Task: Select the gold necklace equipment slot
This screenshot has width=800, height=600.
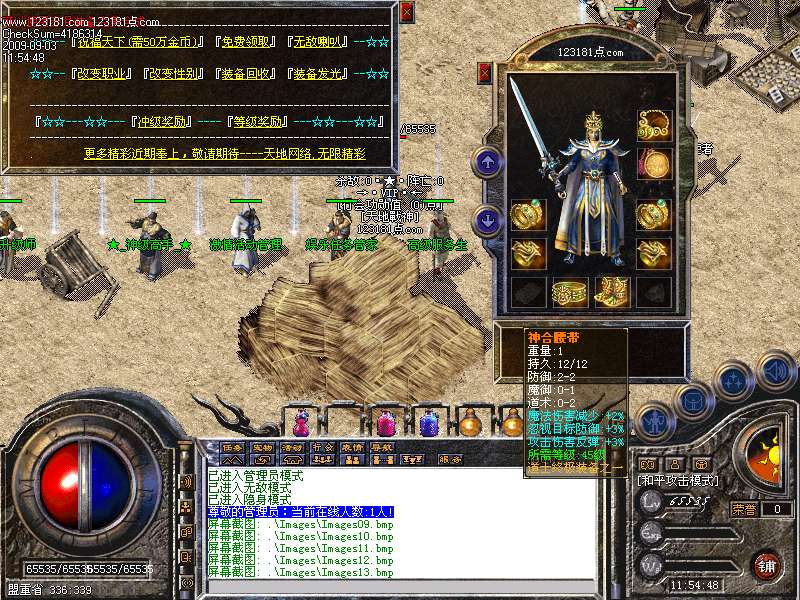Action: click(x=654, y=125)
